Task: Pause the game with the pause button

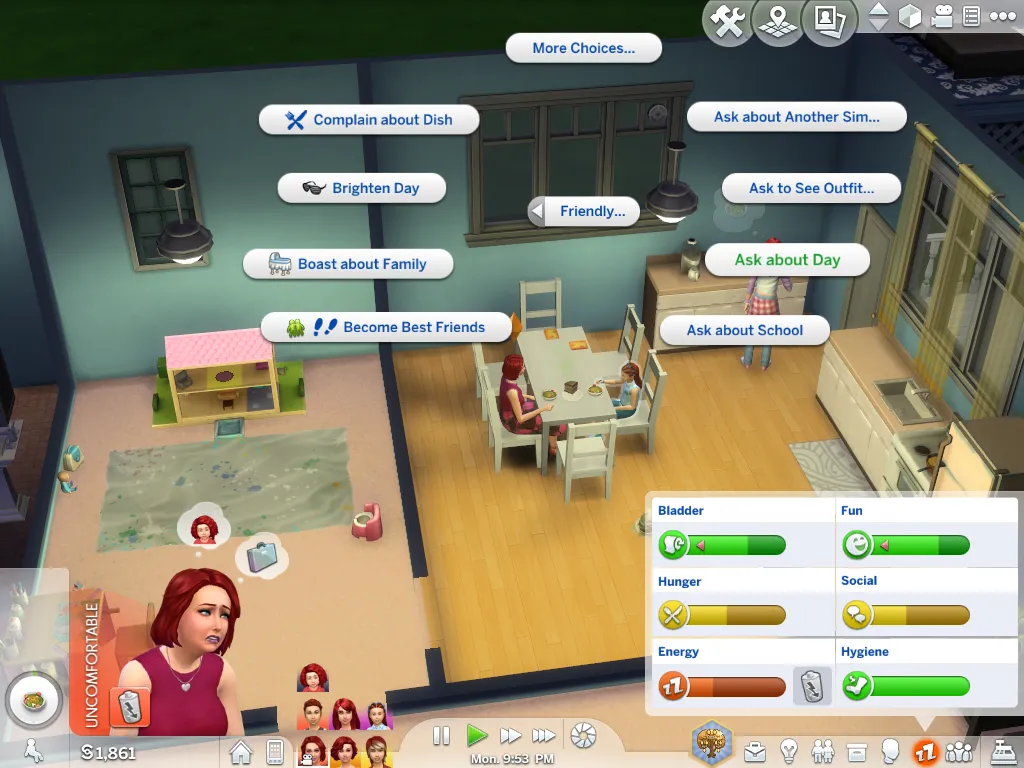Action: (x=441, y=736)
